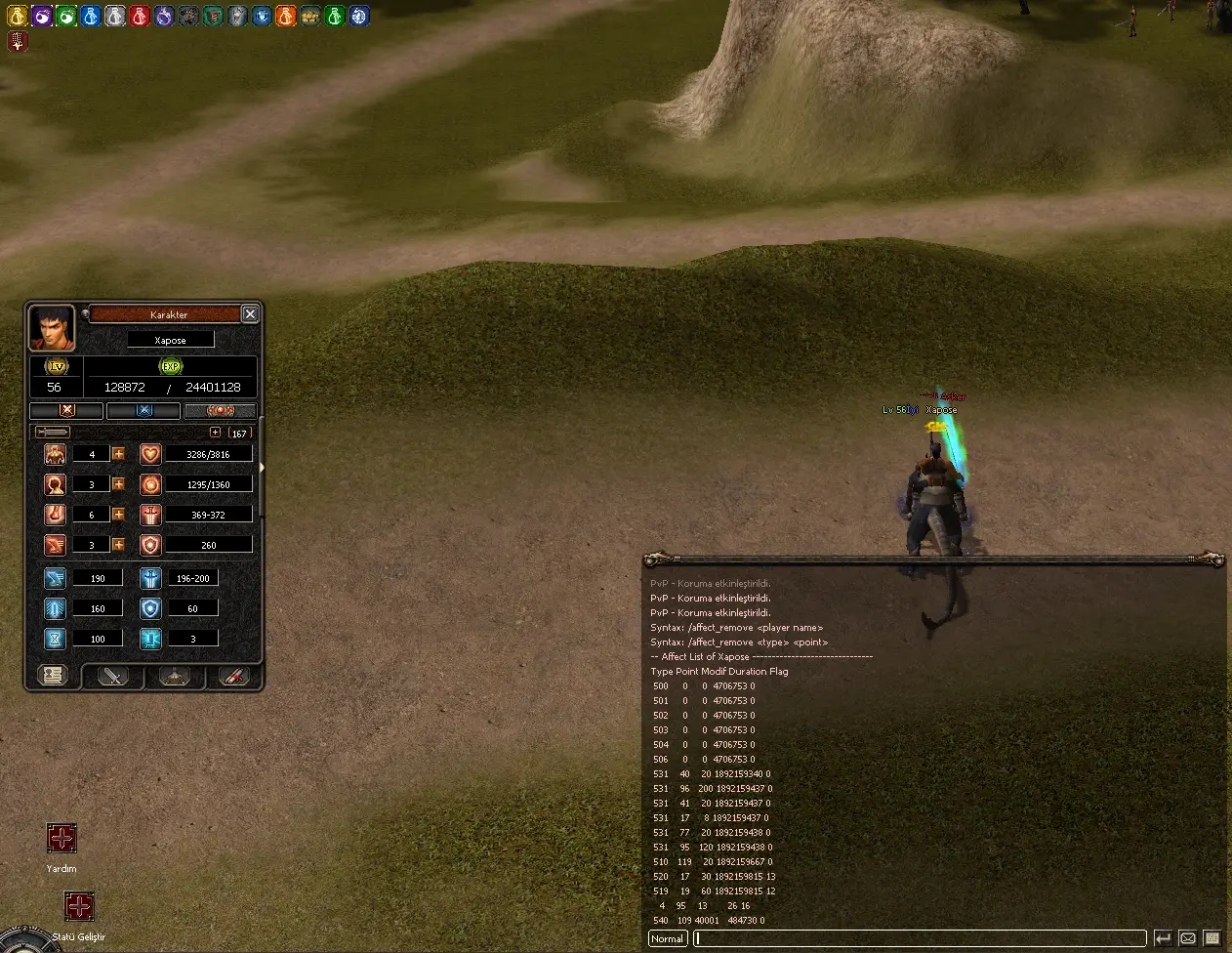Open the envelope whisper button
The image size is (1232, 953).
coord(1187,938)
